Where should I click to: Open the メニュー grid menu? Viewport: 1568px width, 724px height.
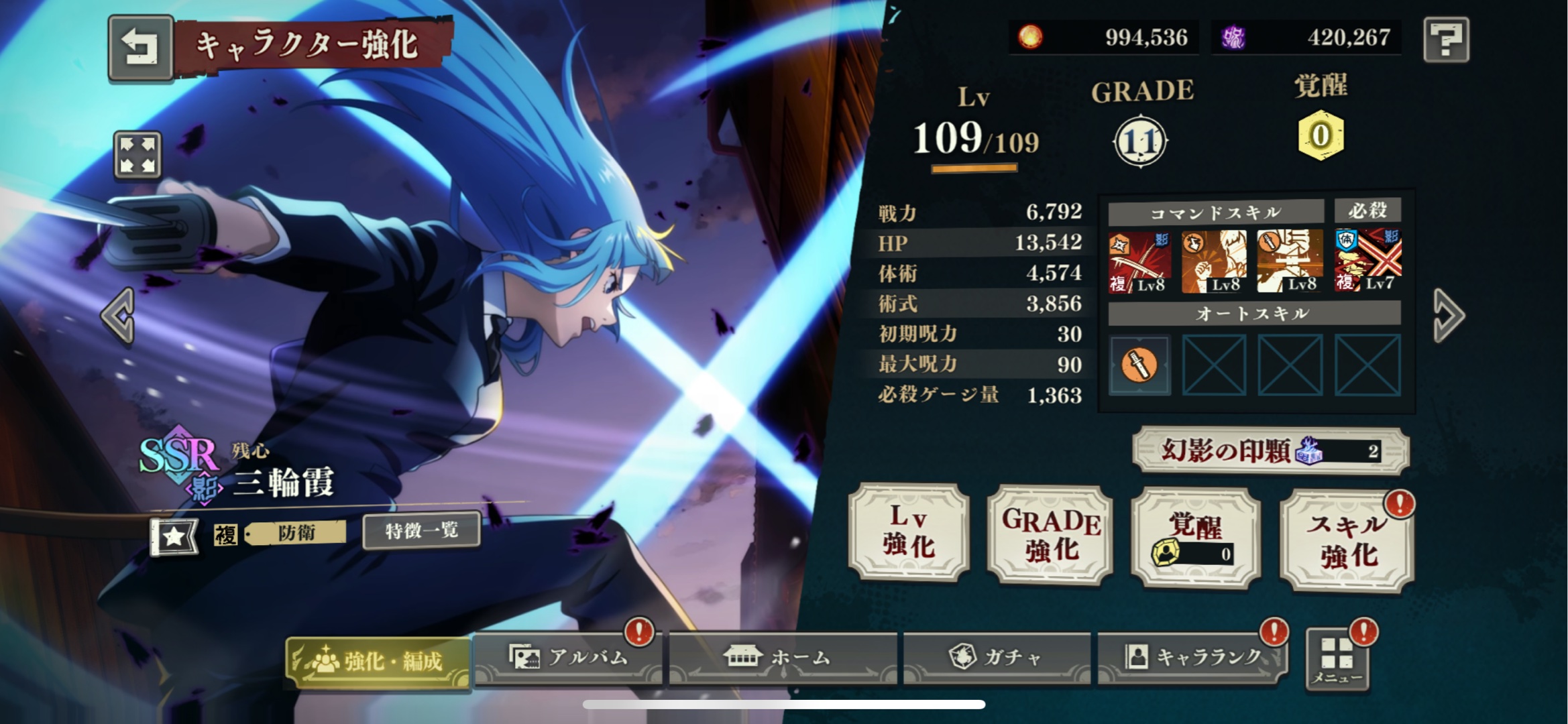(x=1337, y=660)
